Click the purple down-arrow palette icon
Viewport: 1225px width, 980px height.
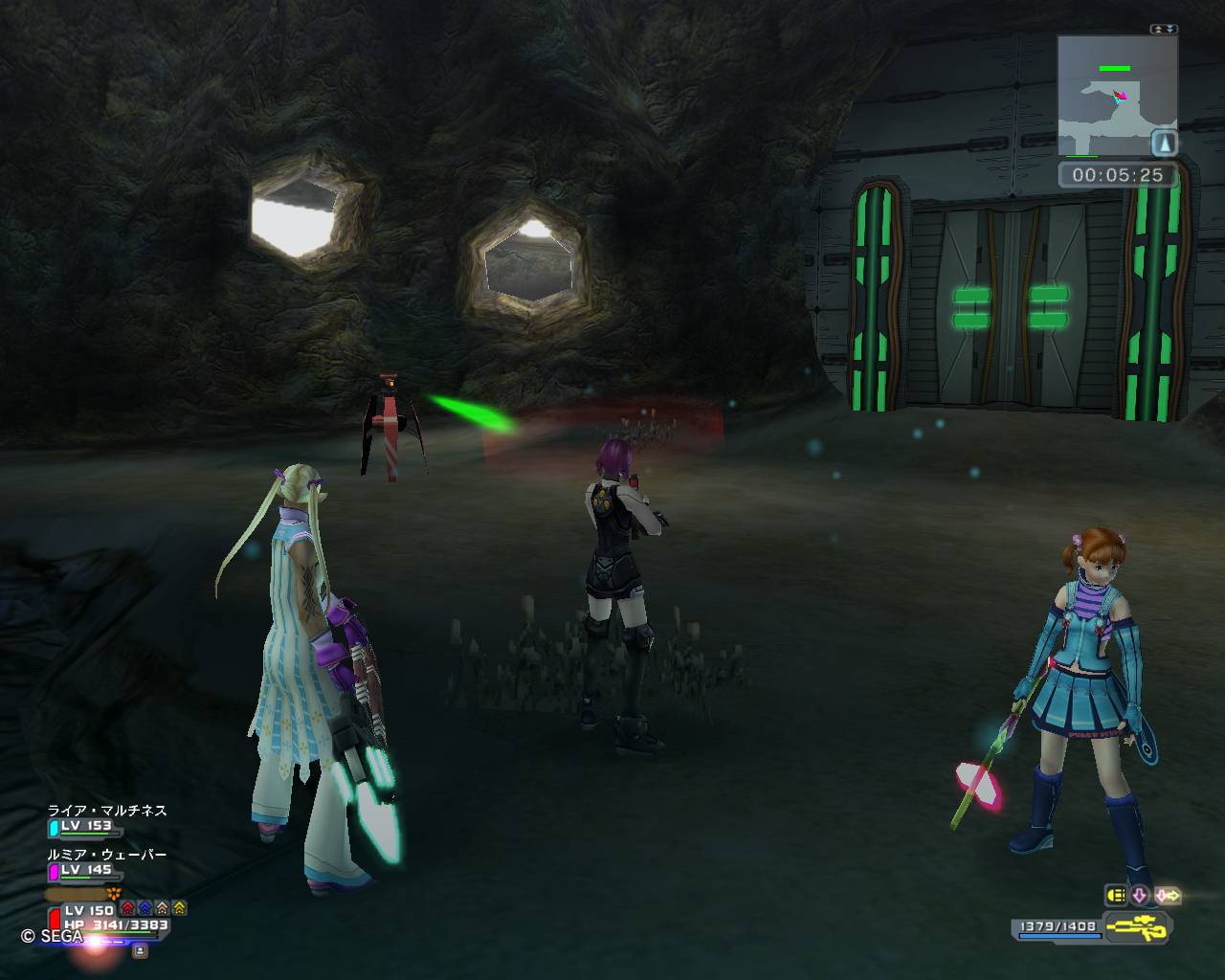(1140, 897)
